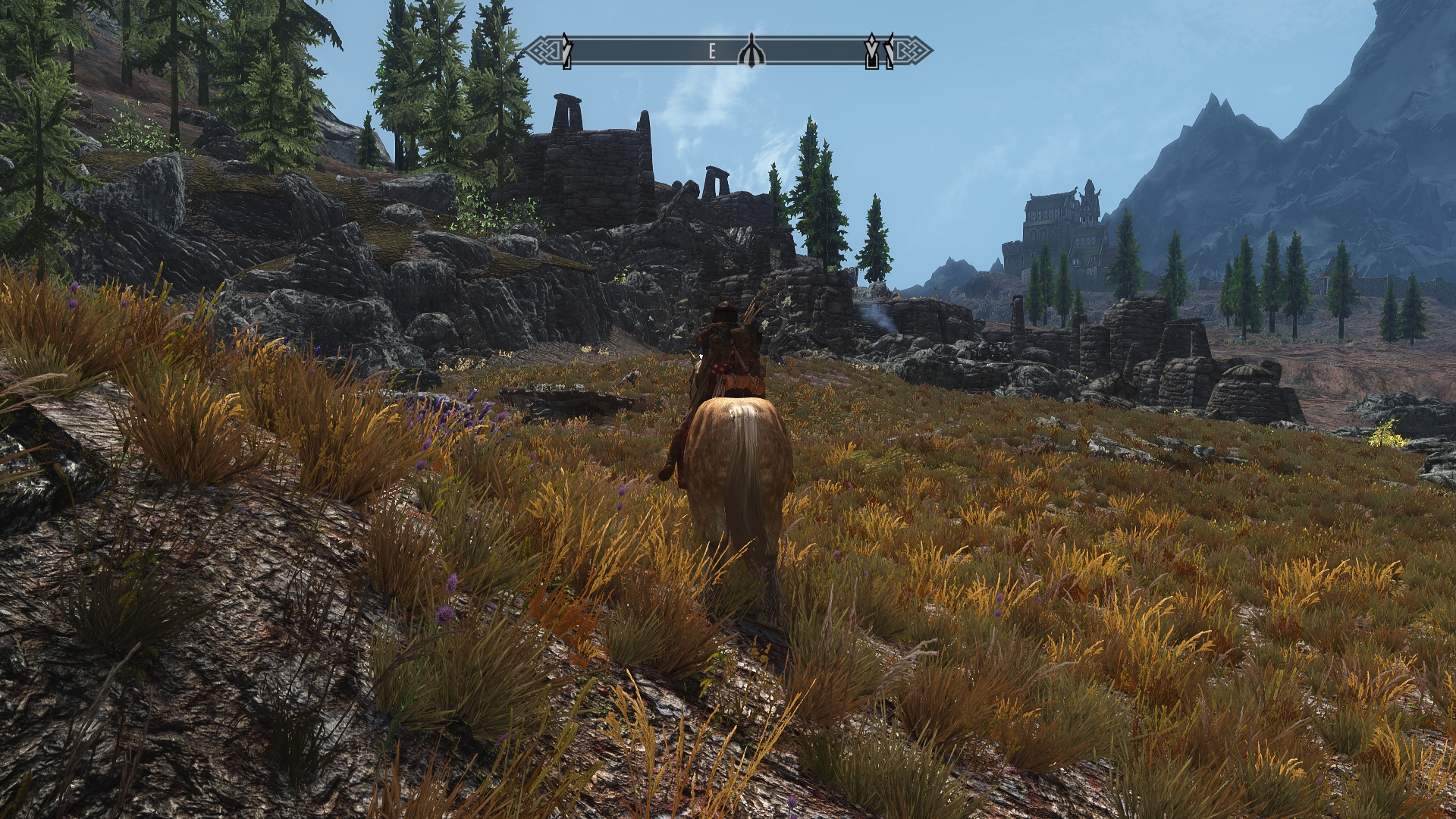The image size is (1456, 819).
Task: Select the clipped marker at the compass's left end
Action: (566, 52)
